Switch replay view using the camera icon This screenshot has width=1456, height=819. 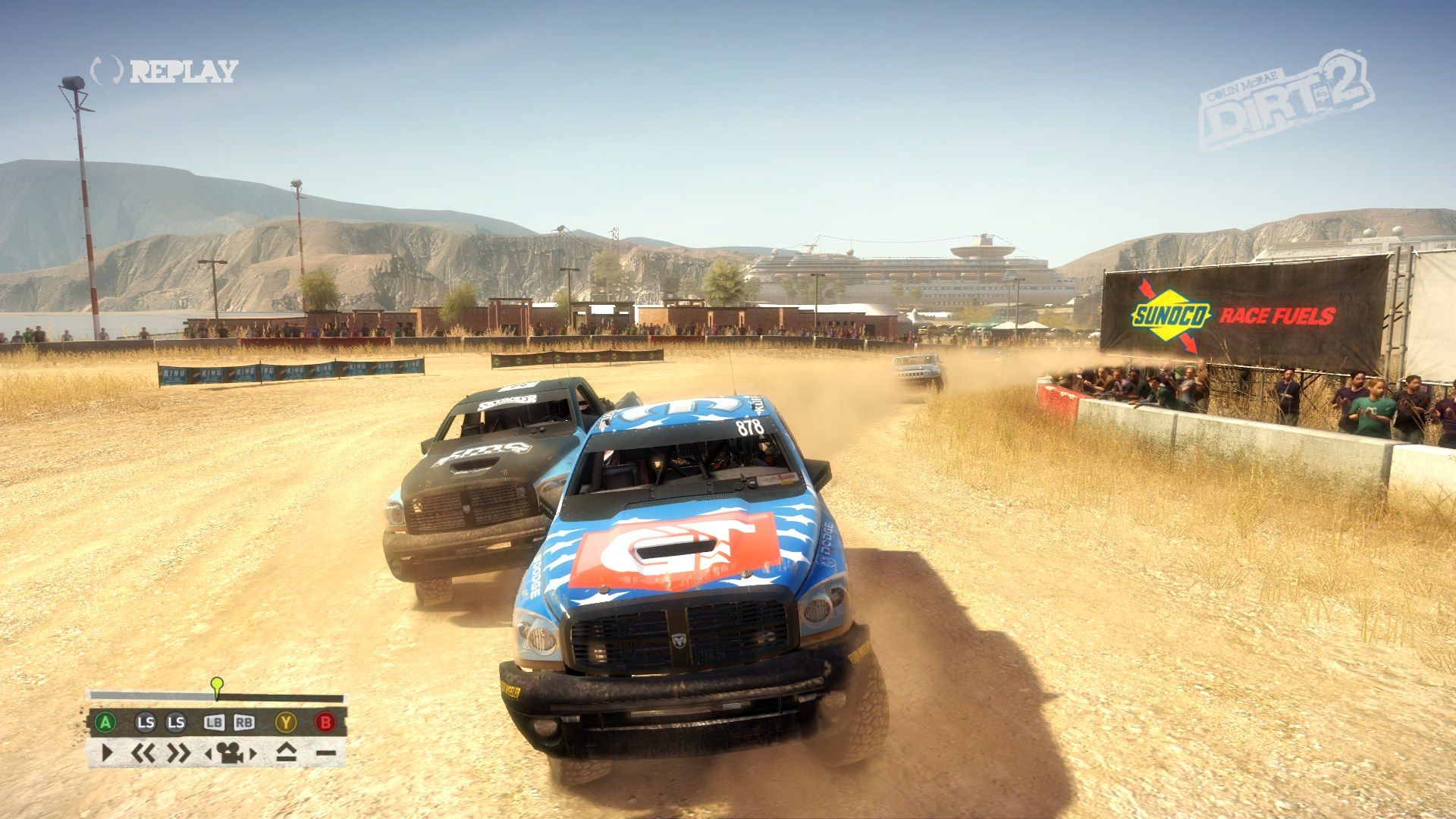[x=231, y=753]
